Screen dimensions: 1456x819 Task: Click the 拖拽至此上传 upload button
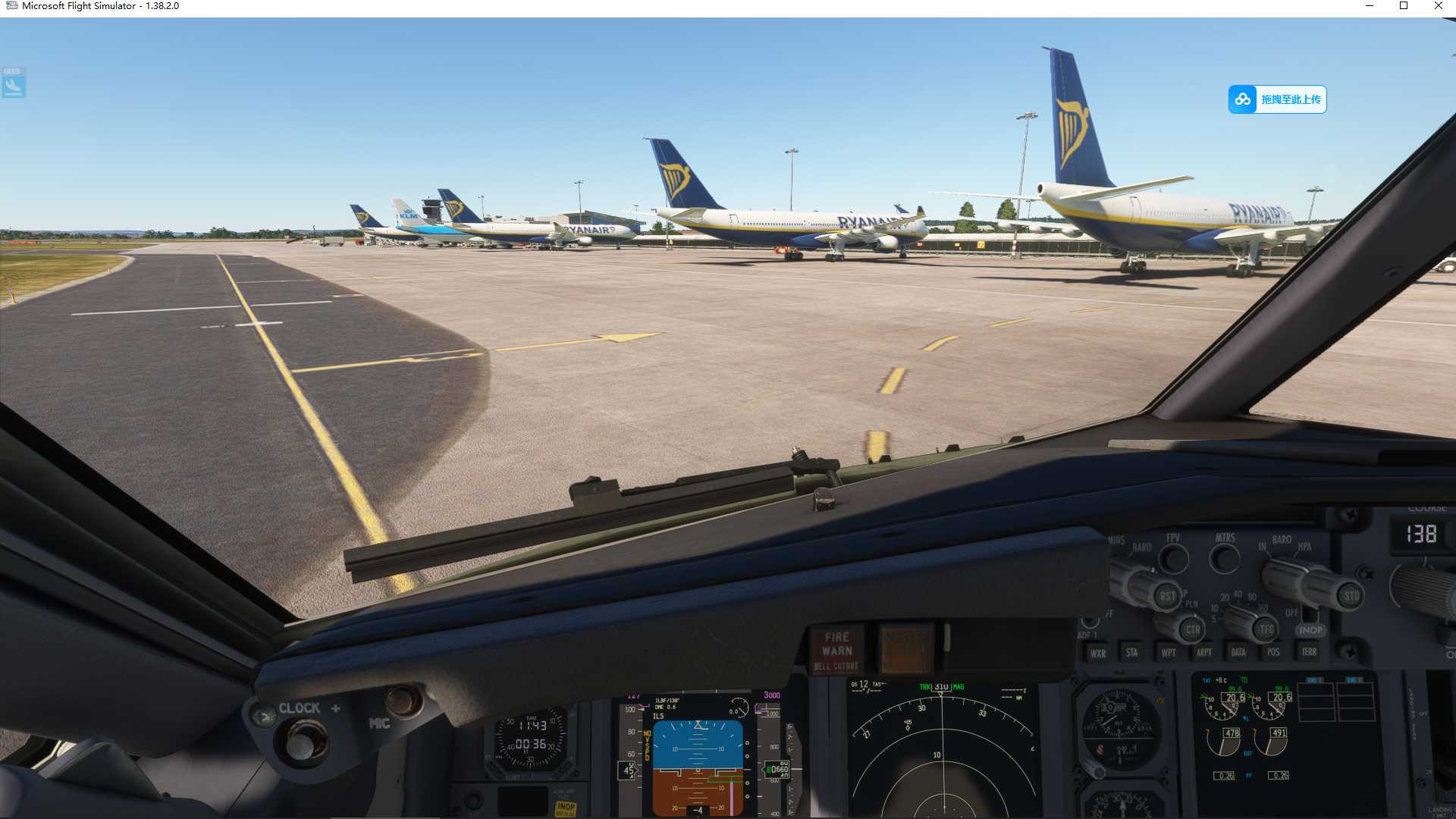[x=1289, y=99]
